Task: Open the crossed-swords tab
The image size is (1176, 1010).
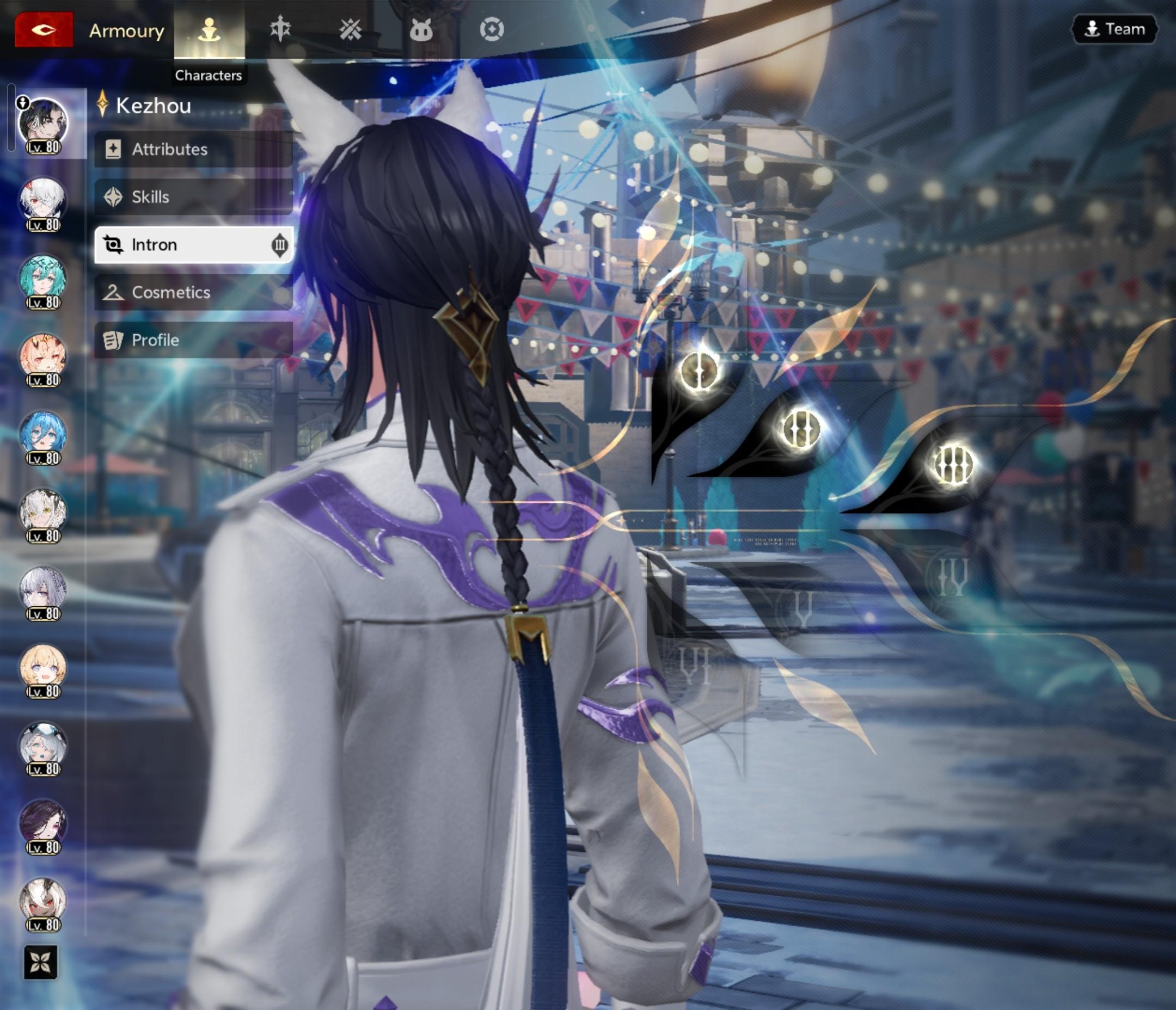Action: pyautogui.click(x=350, y=29)
